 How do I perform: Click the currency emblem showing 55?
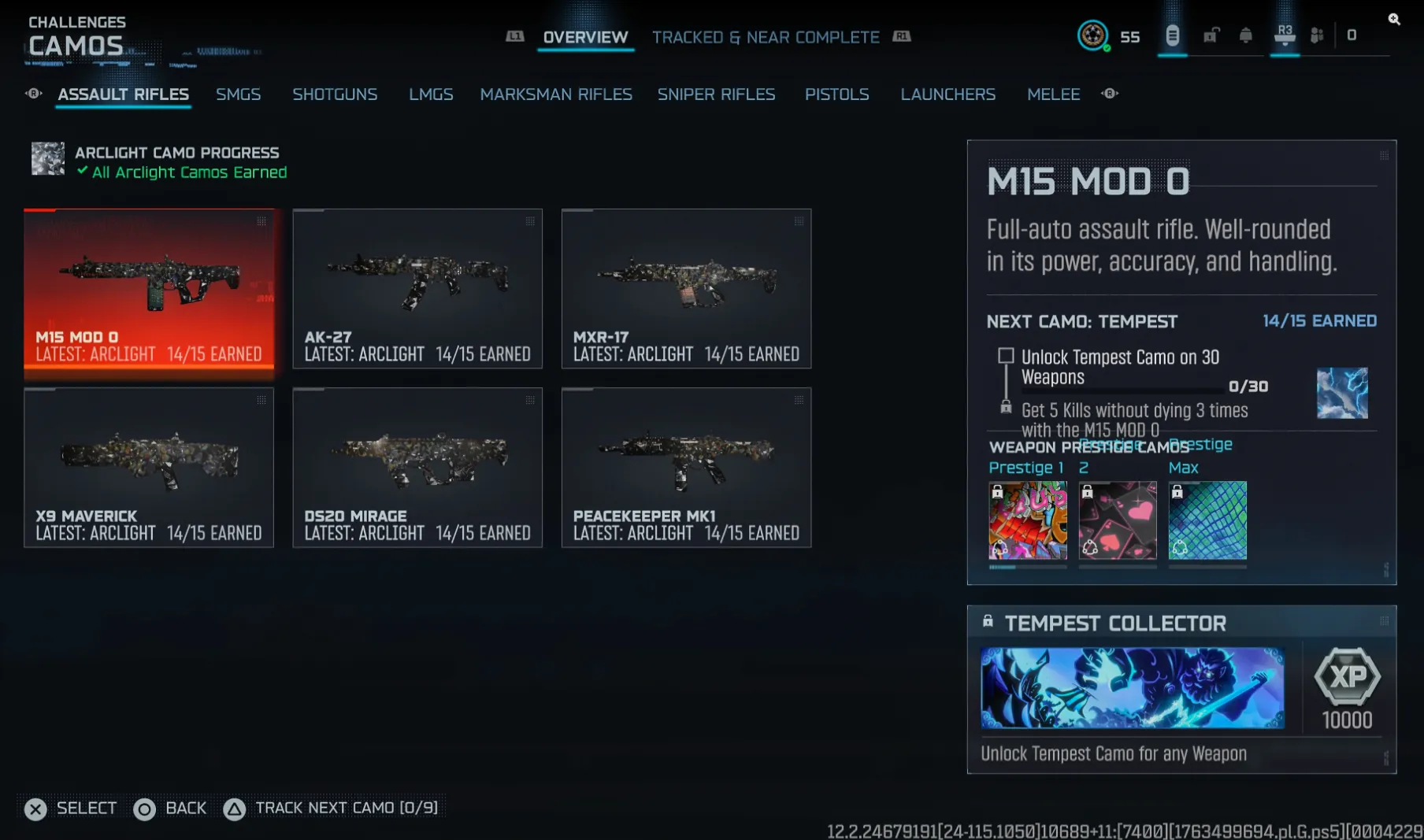(x=1093, y=36)
